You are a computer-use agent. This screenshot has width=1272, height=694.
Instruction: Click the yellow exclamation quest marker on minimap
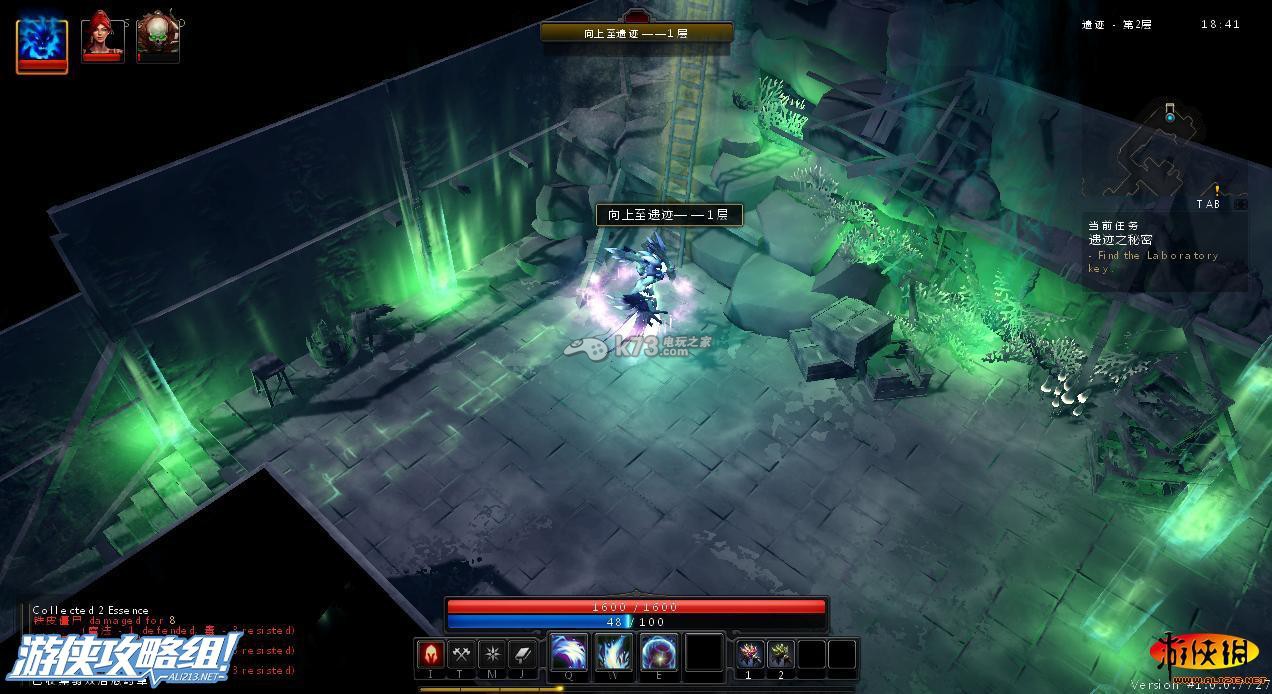point(1217,190)
